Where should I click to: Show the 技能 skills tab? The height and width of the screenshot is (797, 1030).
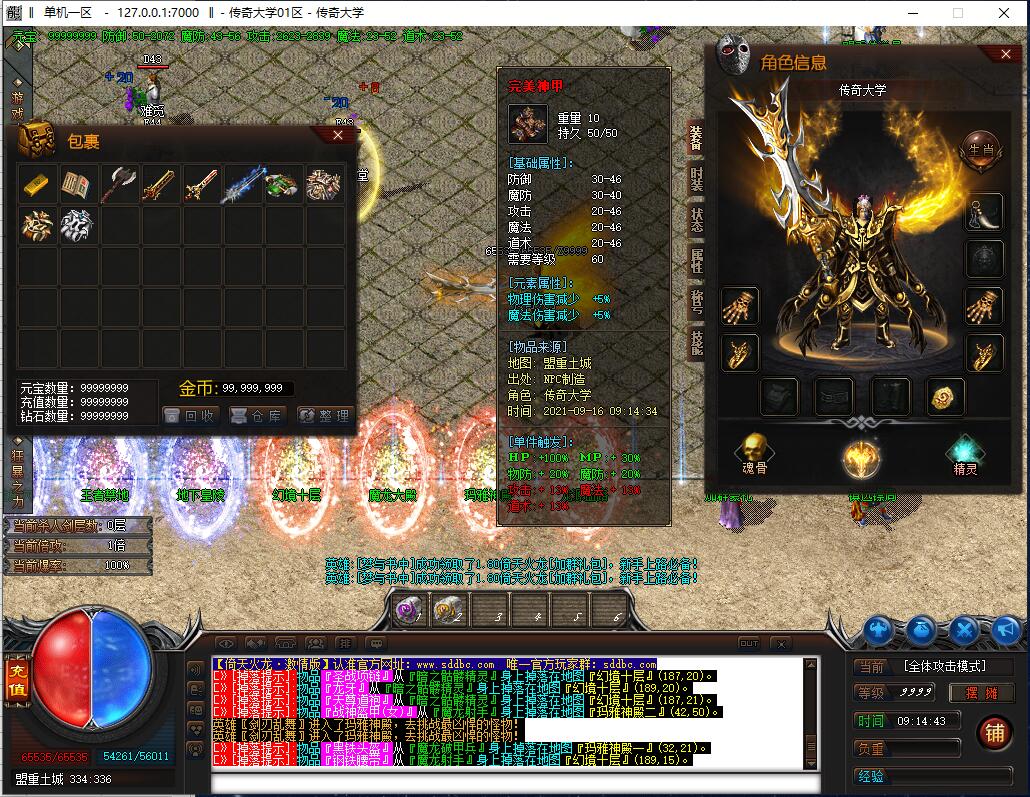(x=696, y=342)
